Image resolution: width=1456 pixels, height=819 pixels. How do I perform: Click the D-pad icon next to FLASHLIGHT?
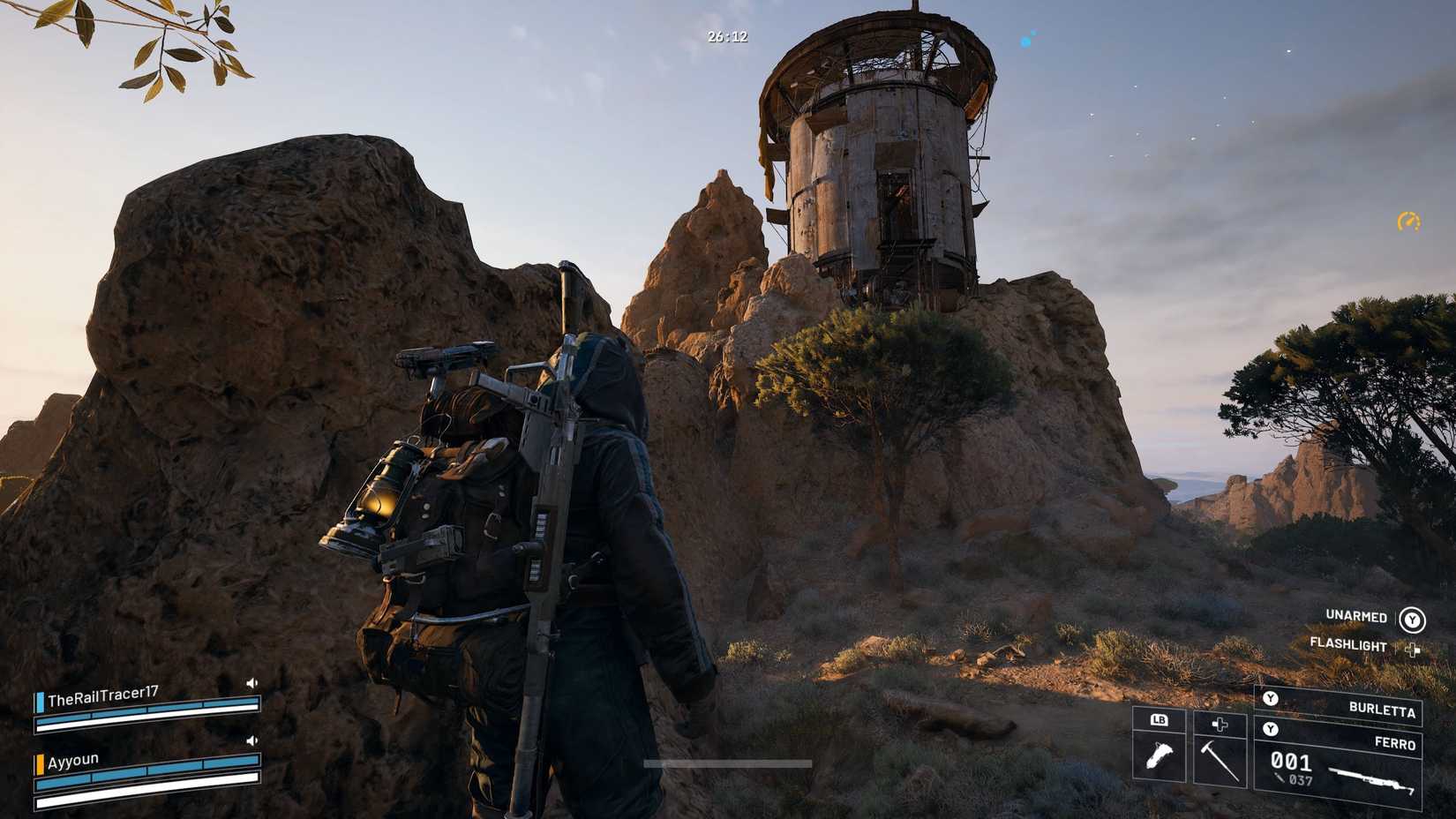click(x=1413, y=650)
